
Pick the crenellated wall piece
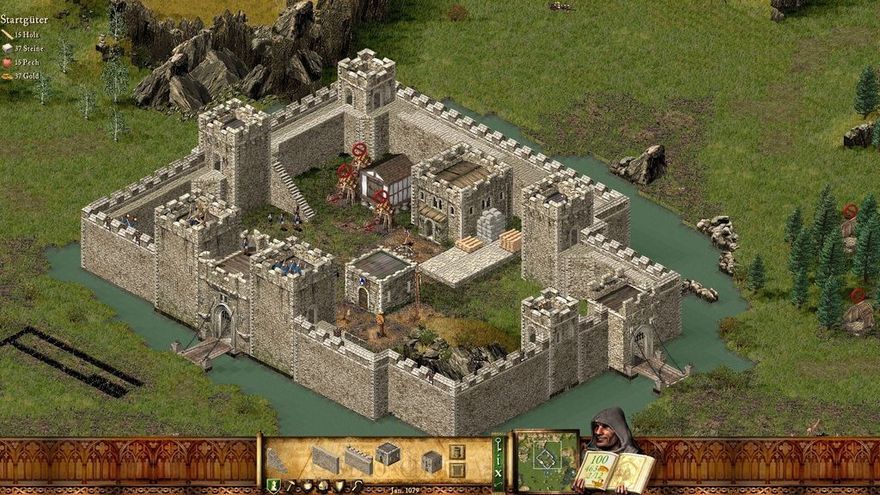pos(358,460)
